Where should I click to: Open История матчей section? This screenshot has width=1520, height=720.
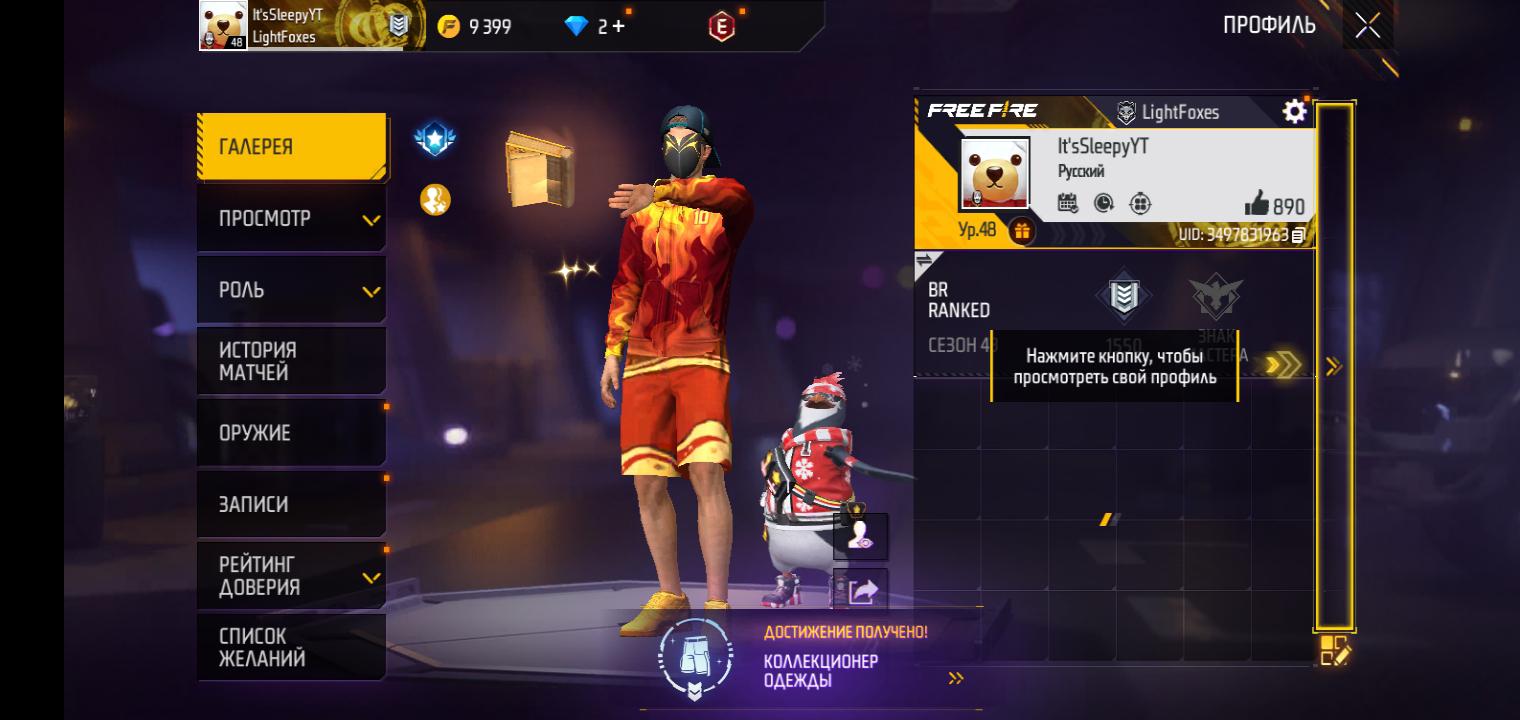pyautogui.click(x=291, y=361)
